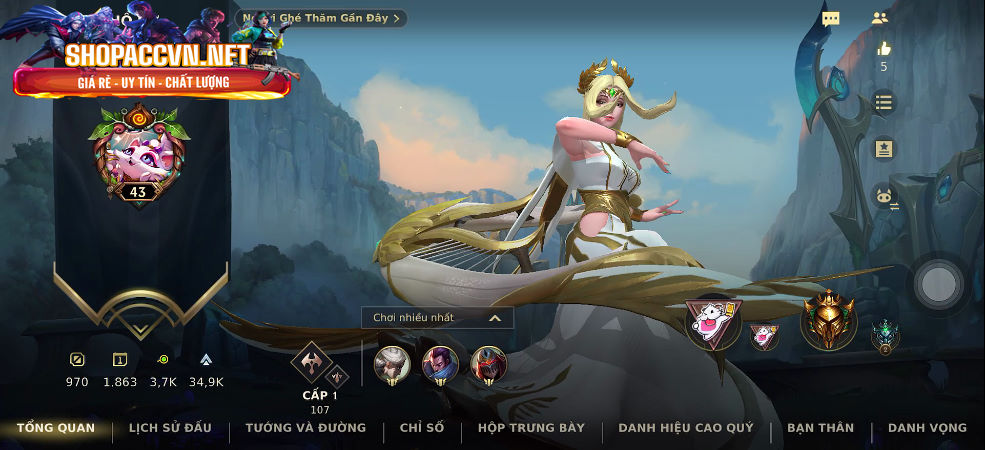The height and width of the screenshot is (450, 985).
Task: Switch to the Bạn Thân tab
Action: tap(821, 428)
